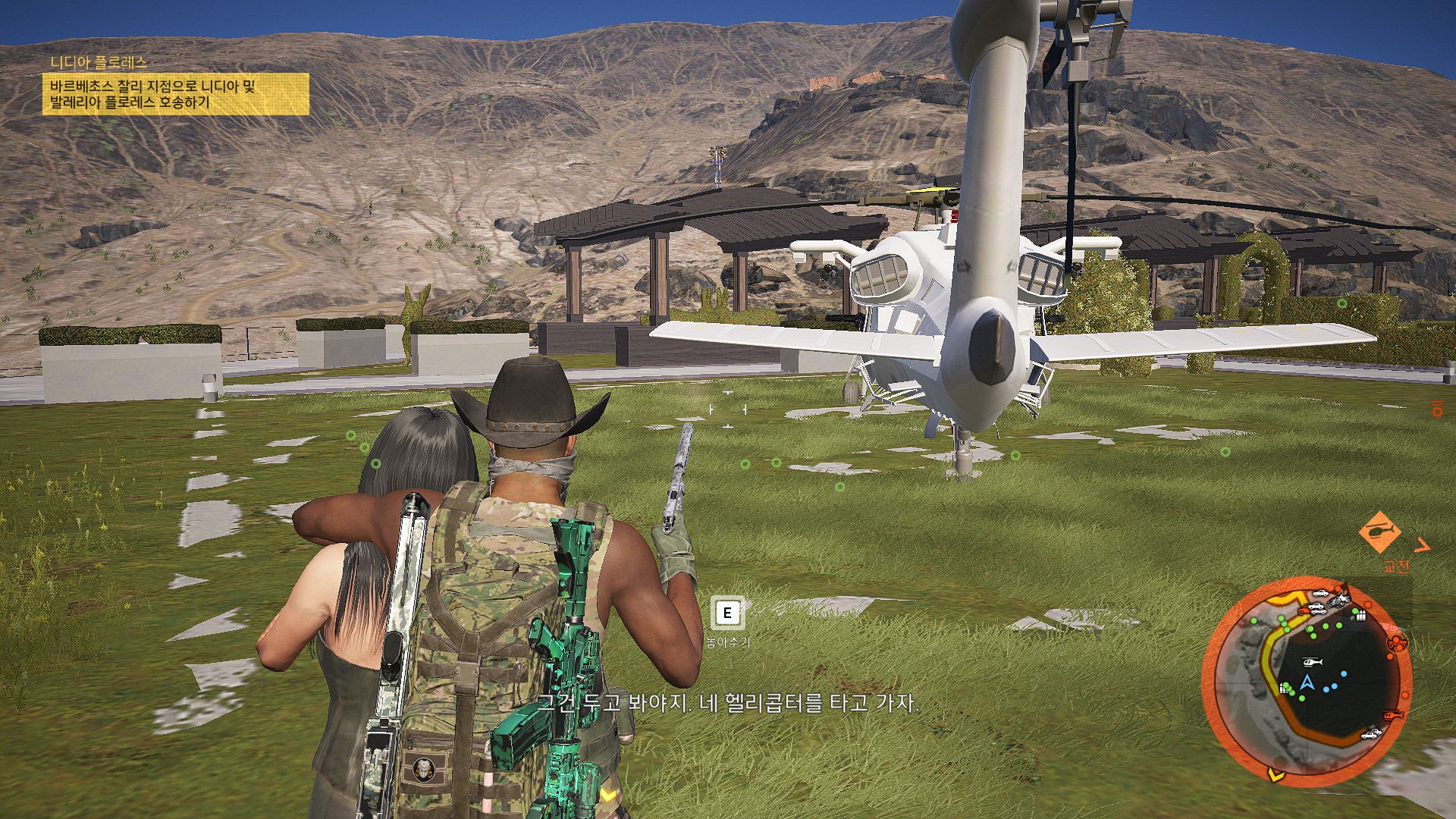Click a blue teammate dot on the minimap
Image resolution: width=1456 pixels, height=819 pixels.
click(1344, 673)
